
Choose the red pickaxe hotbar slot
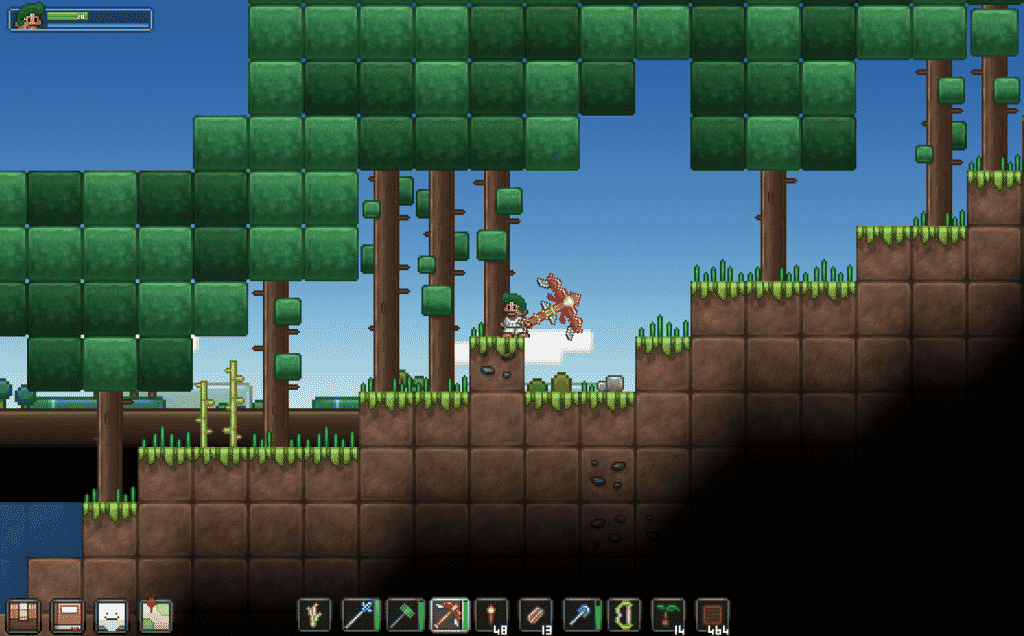pos(448,614)
